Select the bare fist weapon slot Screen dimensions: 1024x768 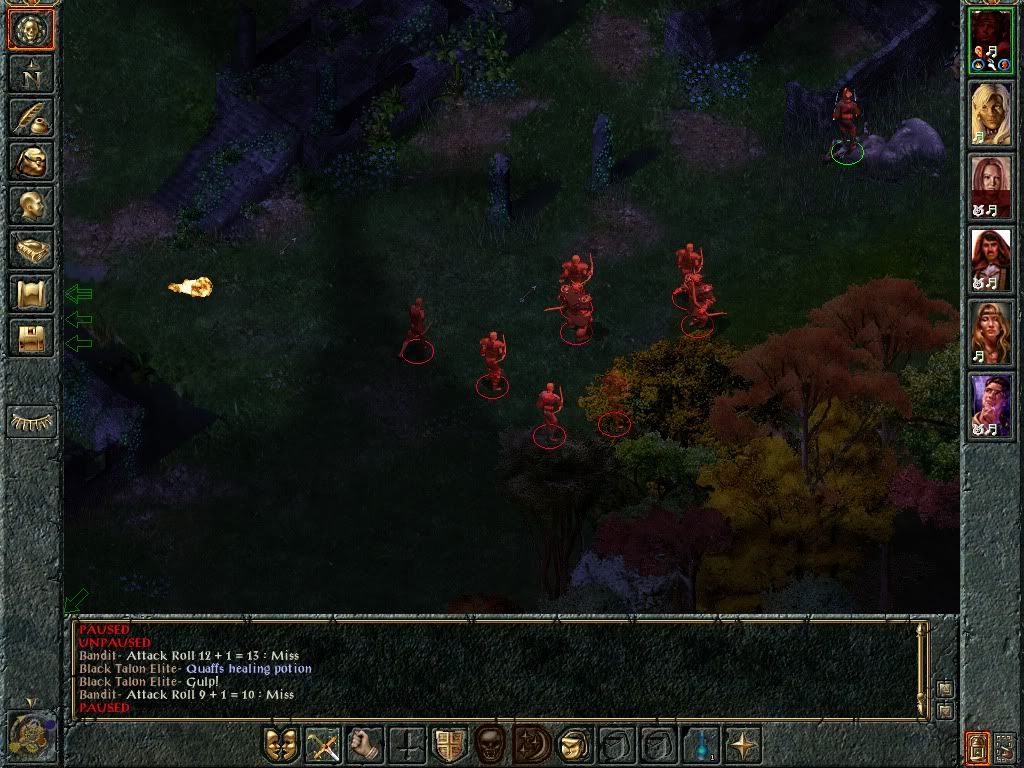point(366,745)
